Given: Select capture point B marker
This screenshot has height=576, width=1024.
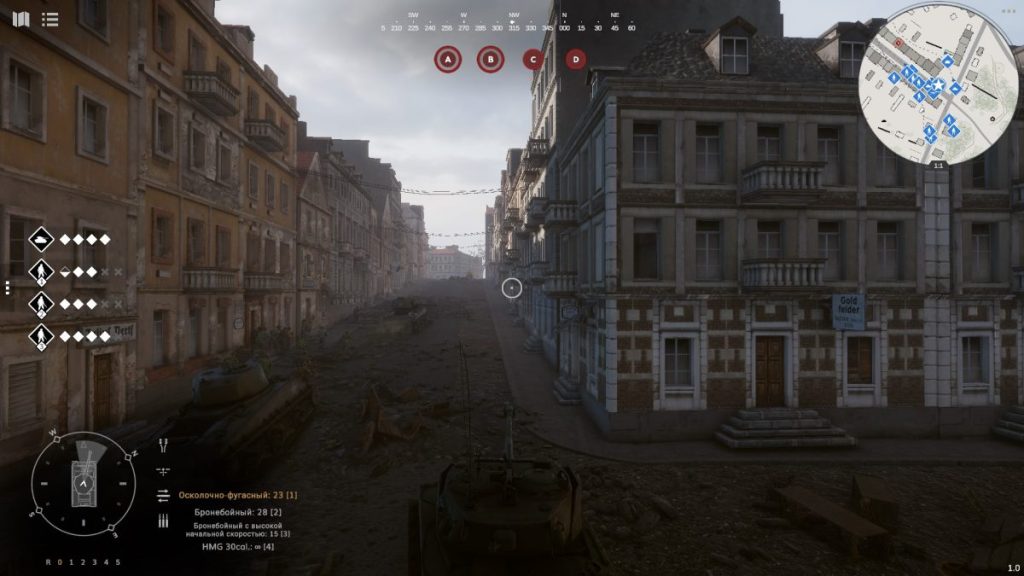Looking at the screenshot, I should click(x=490, y=60).
